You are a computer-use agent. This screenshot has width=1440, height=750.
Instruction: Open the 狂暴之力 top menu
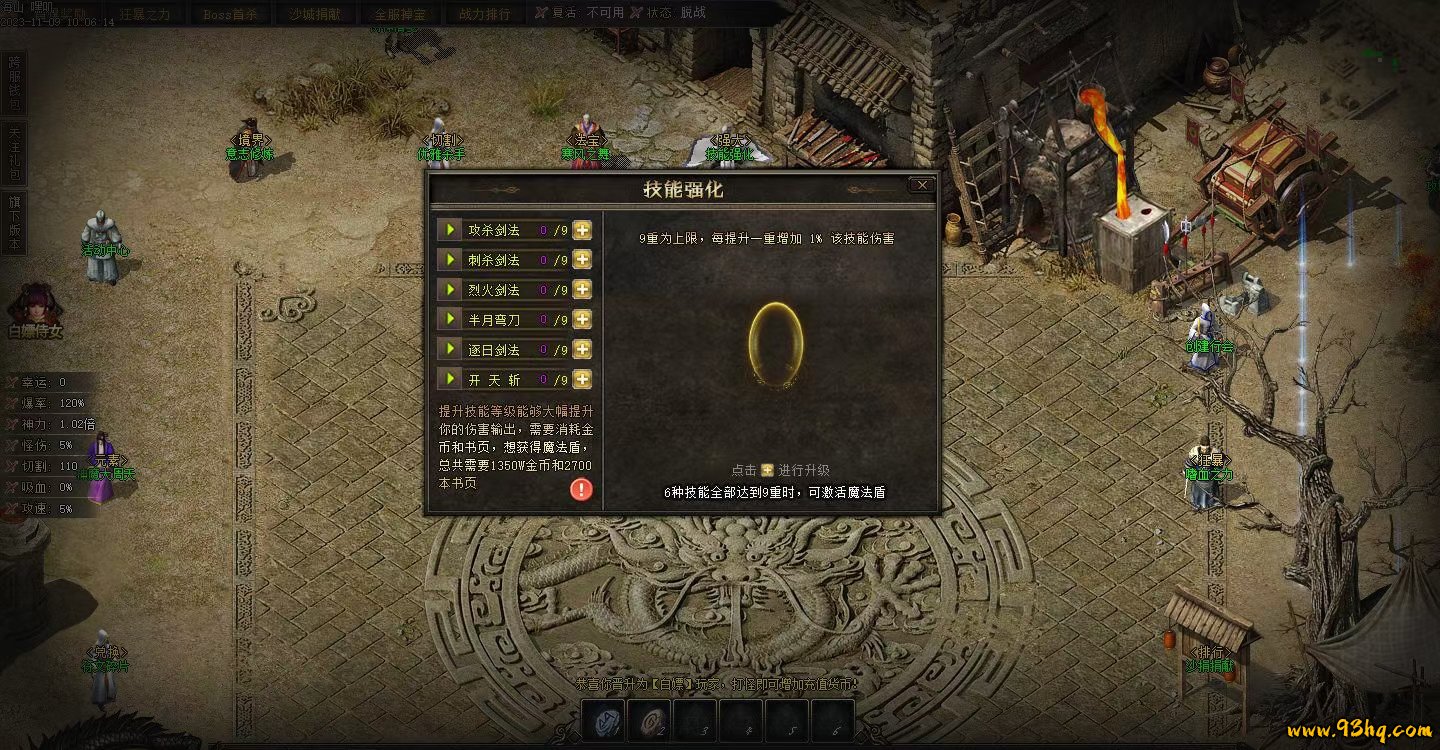point(145,14)
